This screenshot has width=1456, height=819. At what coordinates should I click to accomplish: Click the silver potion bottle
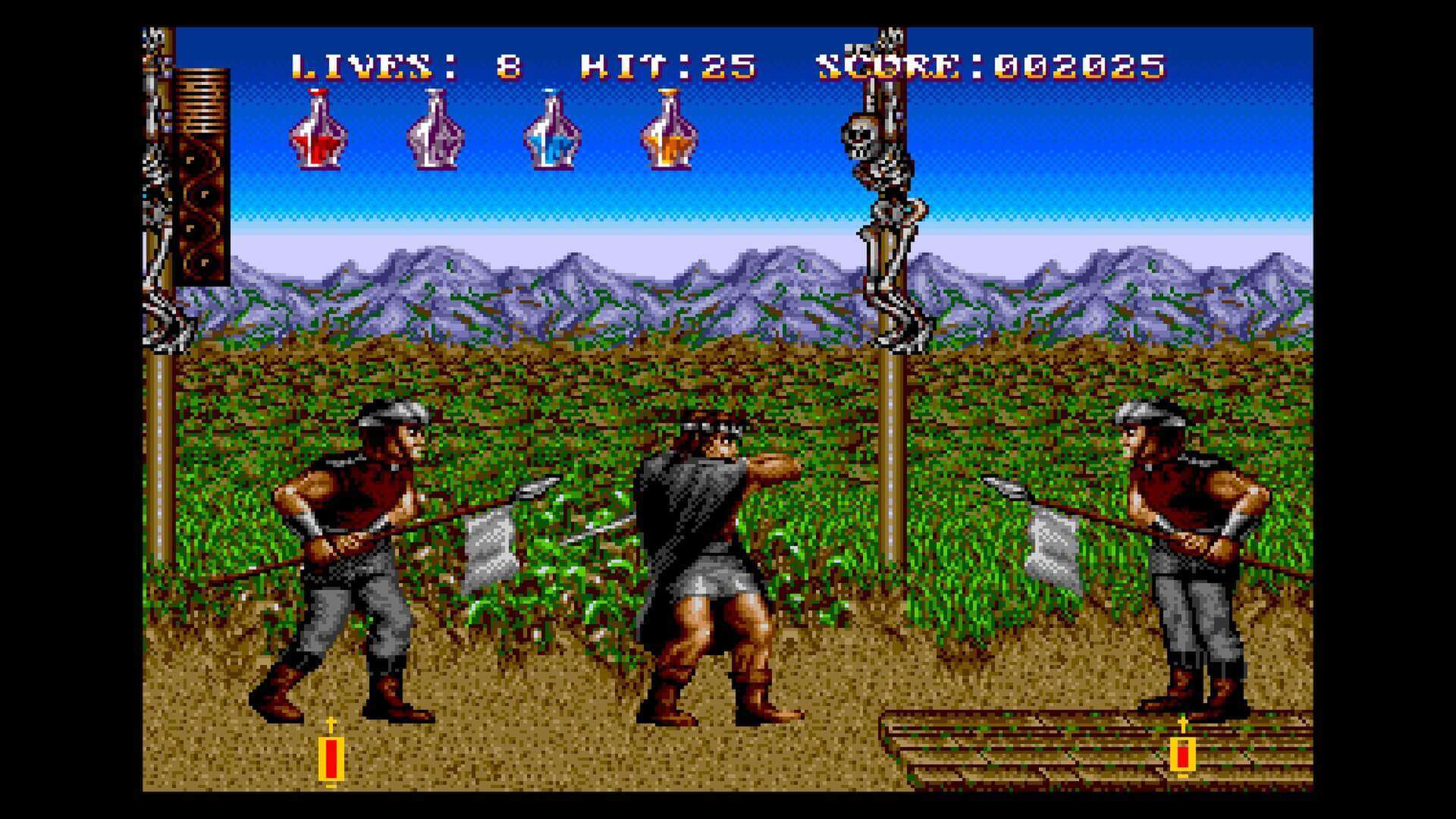tap(434, 133)
